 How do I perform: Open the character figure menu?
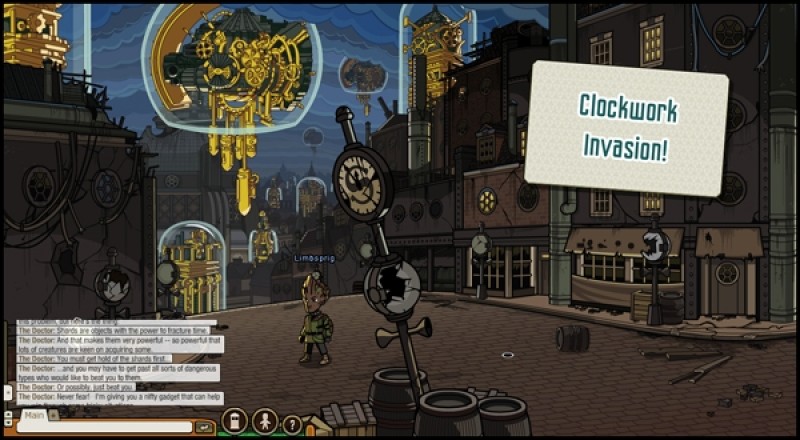tap(265, 421)
